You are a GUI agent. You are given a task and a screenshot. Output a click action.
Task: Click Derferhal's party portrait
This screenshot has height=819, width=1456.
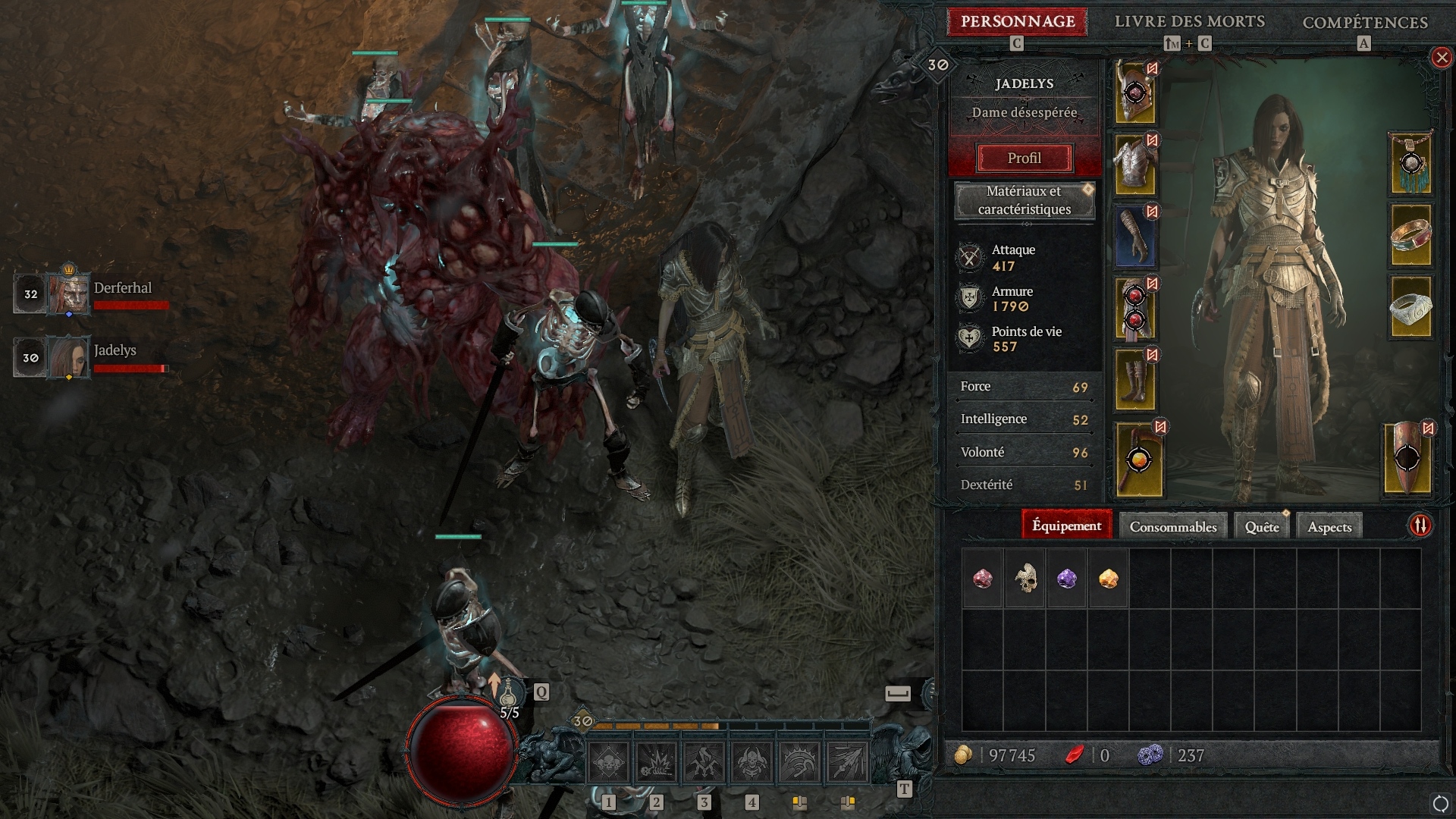pos(69,293)
